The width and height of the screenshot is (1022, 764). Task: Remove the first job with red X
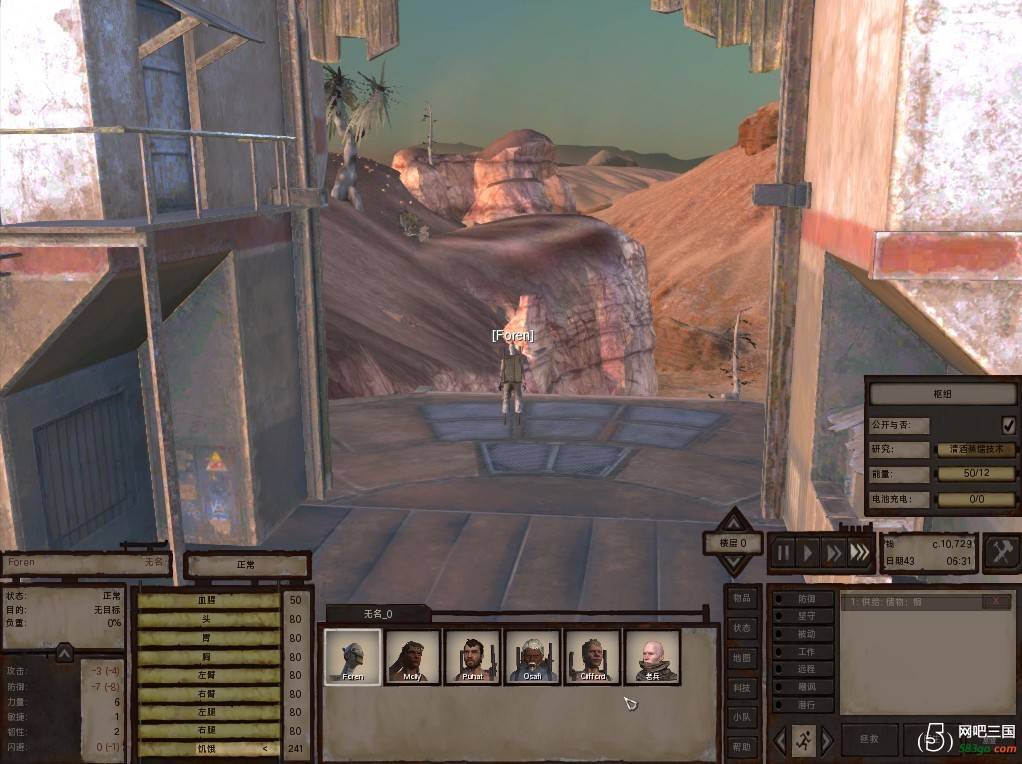[995, 601]
